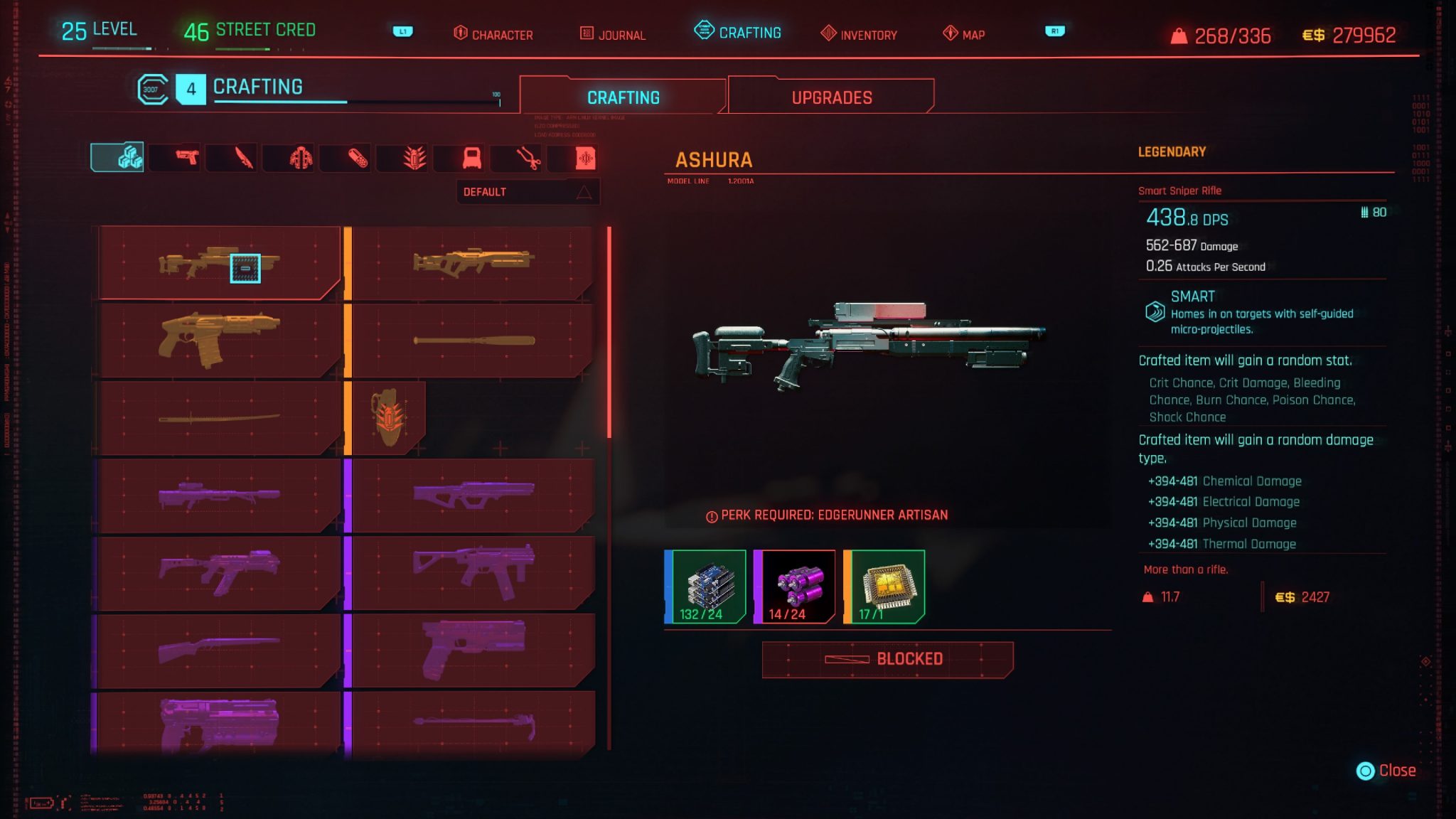Click the Close button

coord(1385,770)
